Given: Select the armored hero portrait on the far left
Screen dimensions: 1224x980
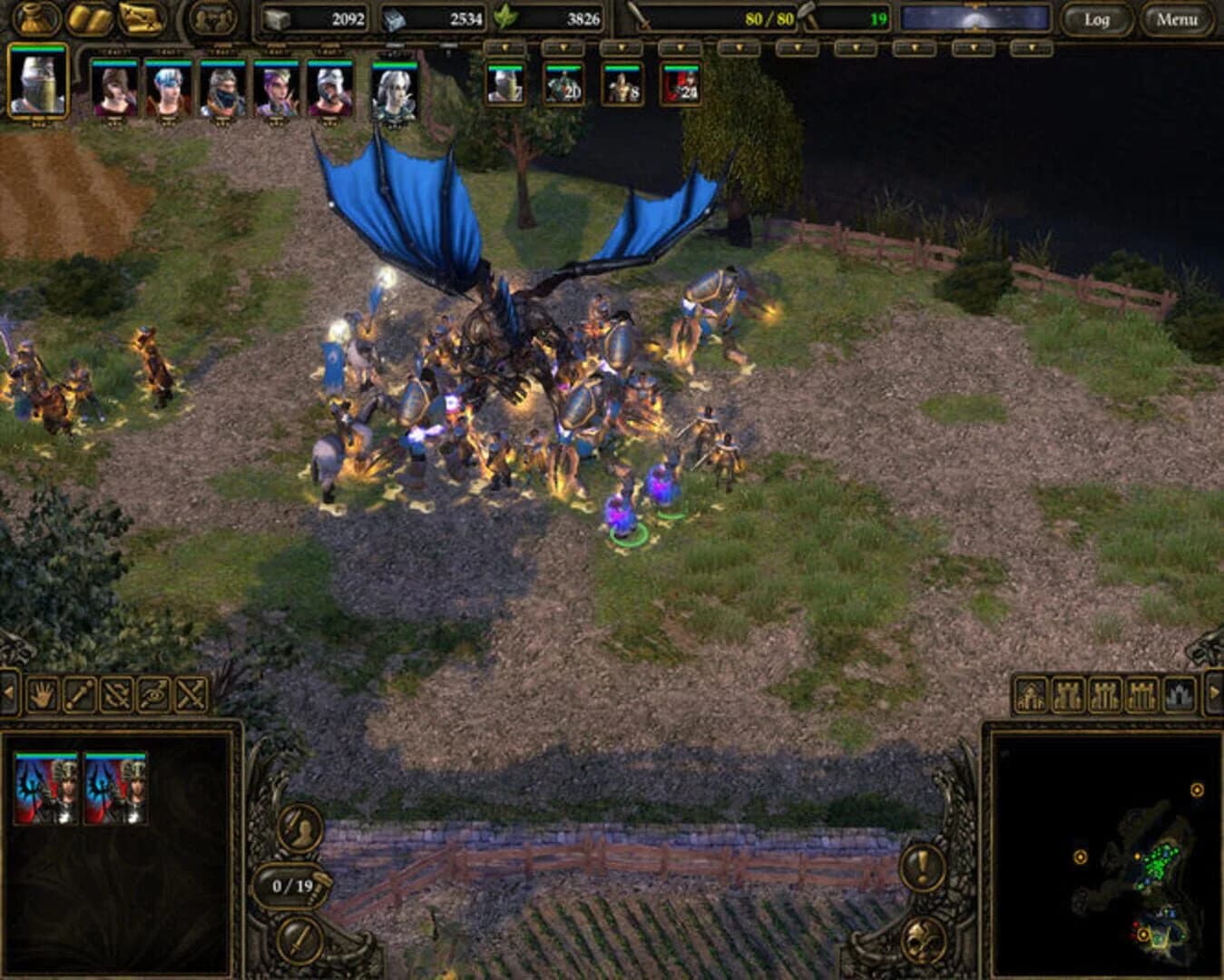Looking at the screenshot, I should tap(36, 86).
